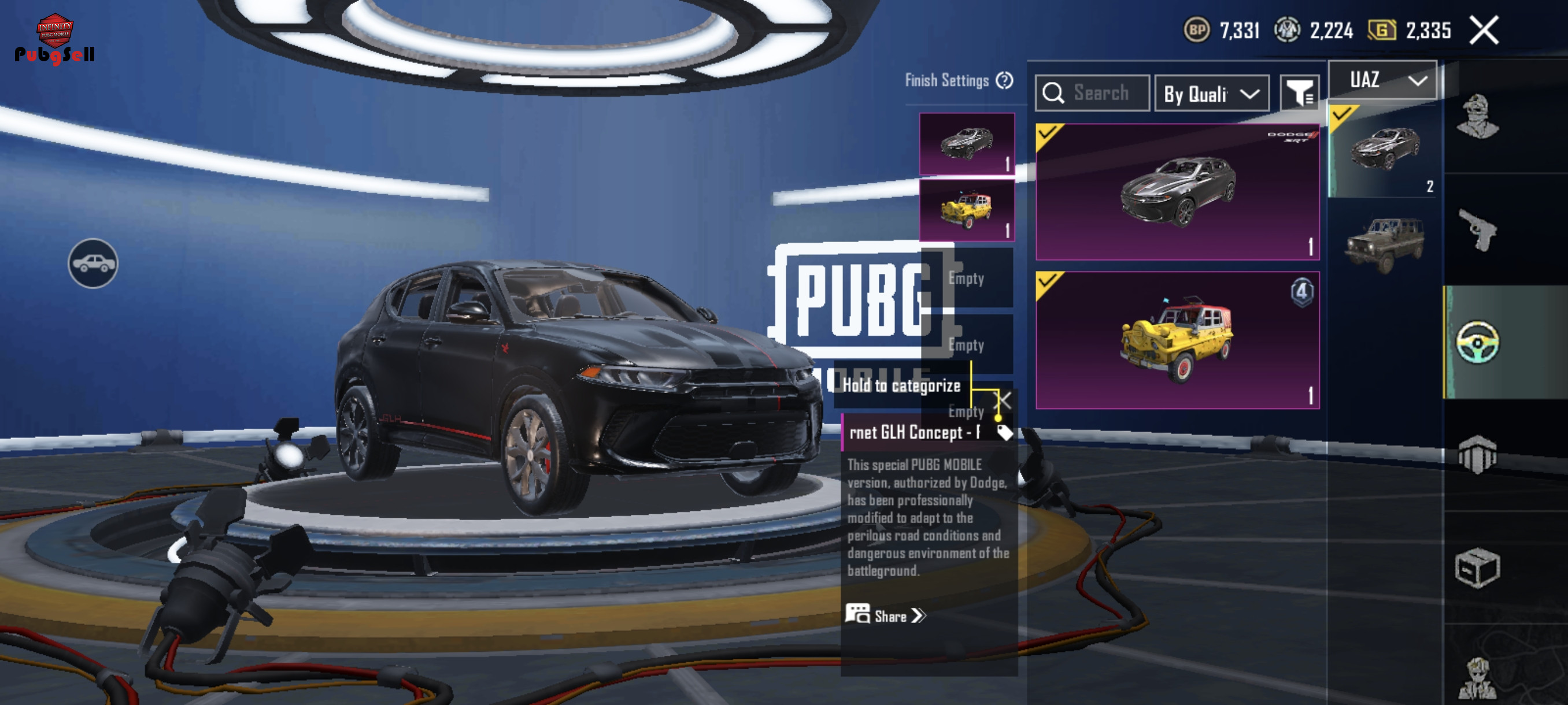Choose the black Dodge vehicle thumbnail in UAZ list
1568x705 pixels.
pyautogui.click(x=1384, y=151)
